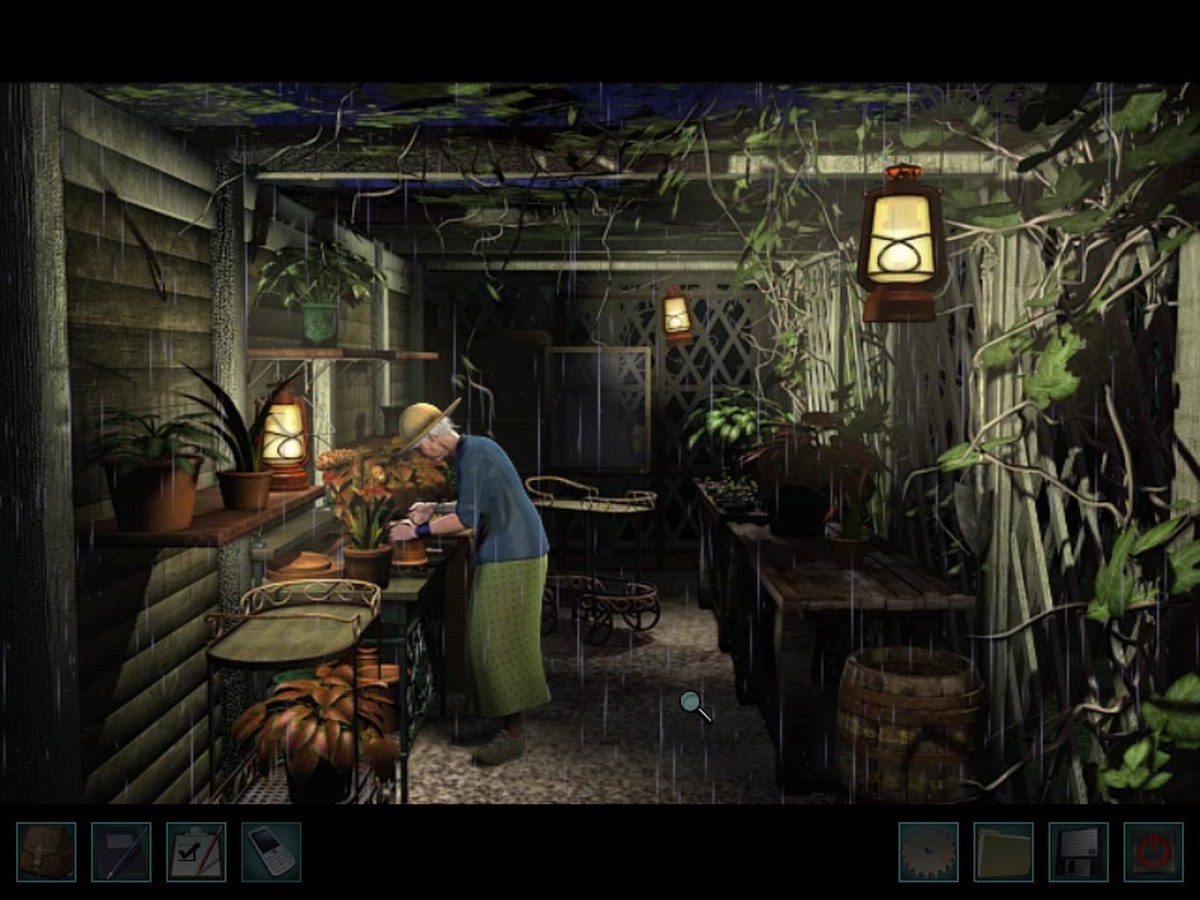This screenshot has width=1200, height=900.
Task: Click the folder icon to load a game
Action: pos(1003,852)
